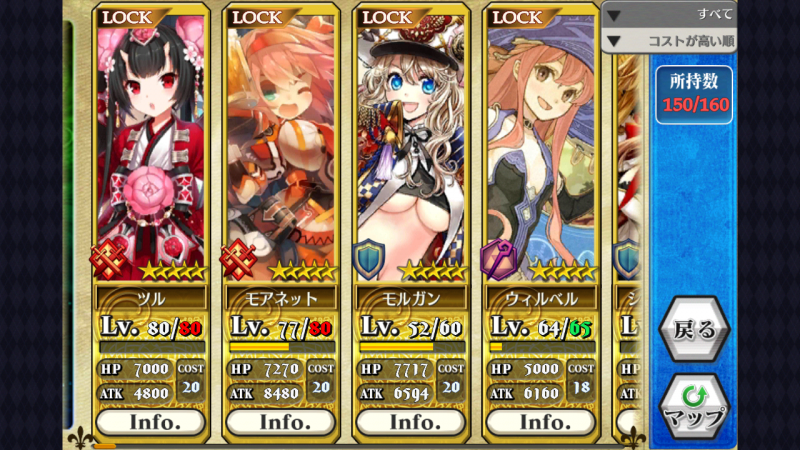Open the コストが高い順 sort dropdown
Viewport: 800px width, 450px height.
click(668, 41)
